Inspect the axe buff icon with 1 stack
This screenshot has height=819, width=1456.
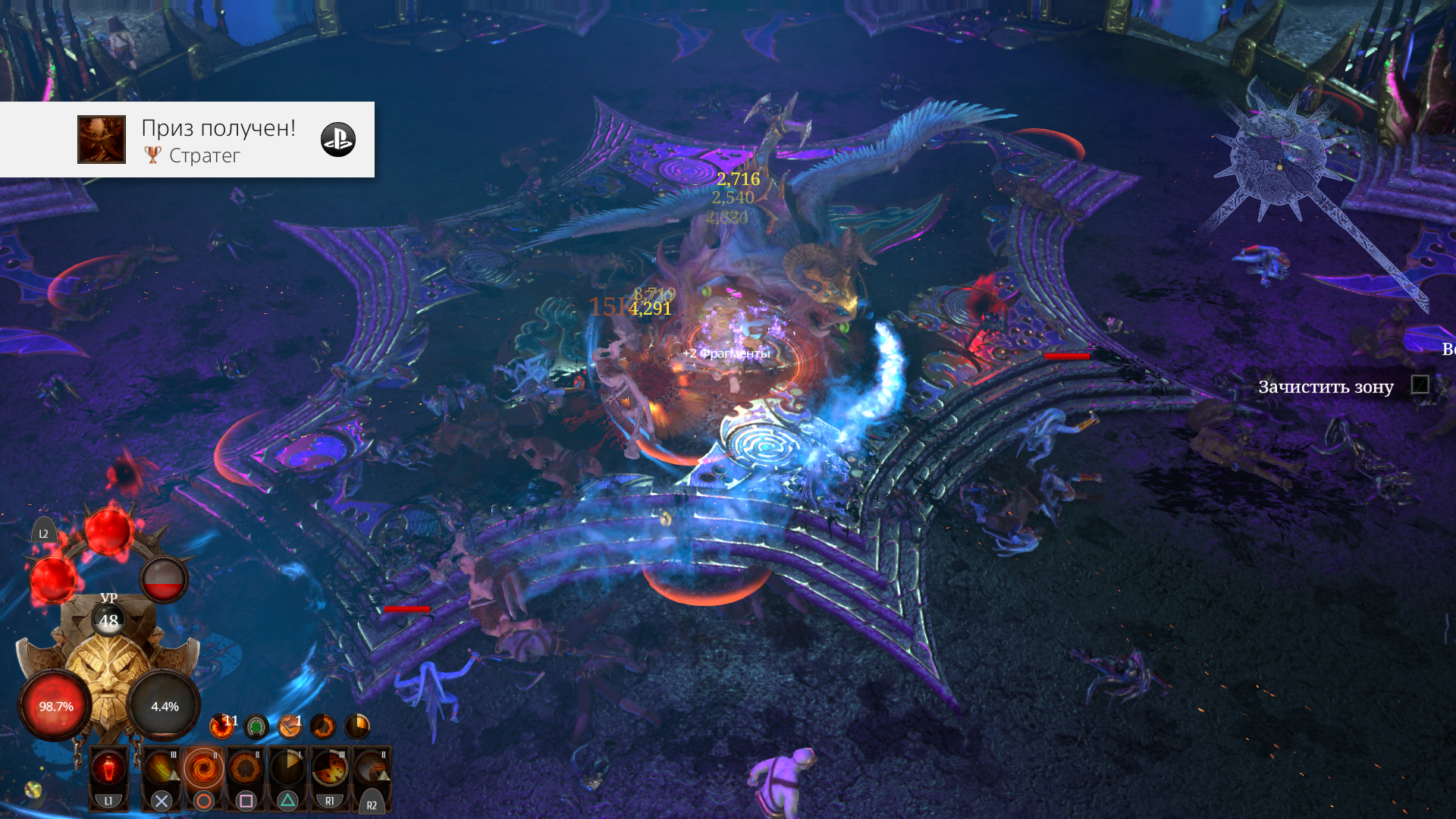click(290, 726)
